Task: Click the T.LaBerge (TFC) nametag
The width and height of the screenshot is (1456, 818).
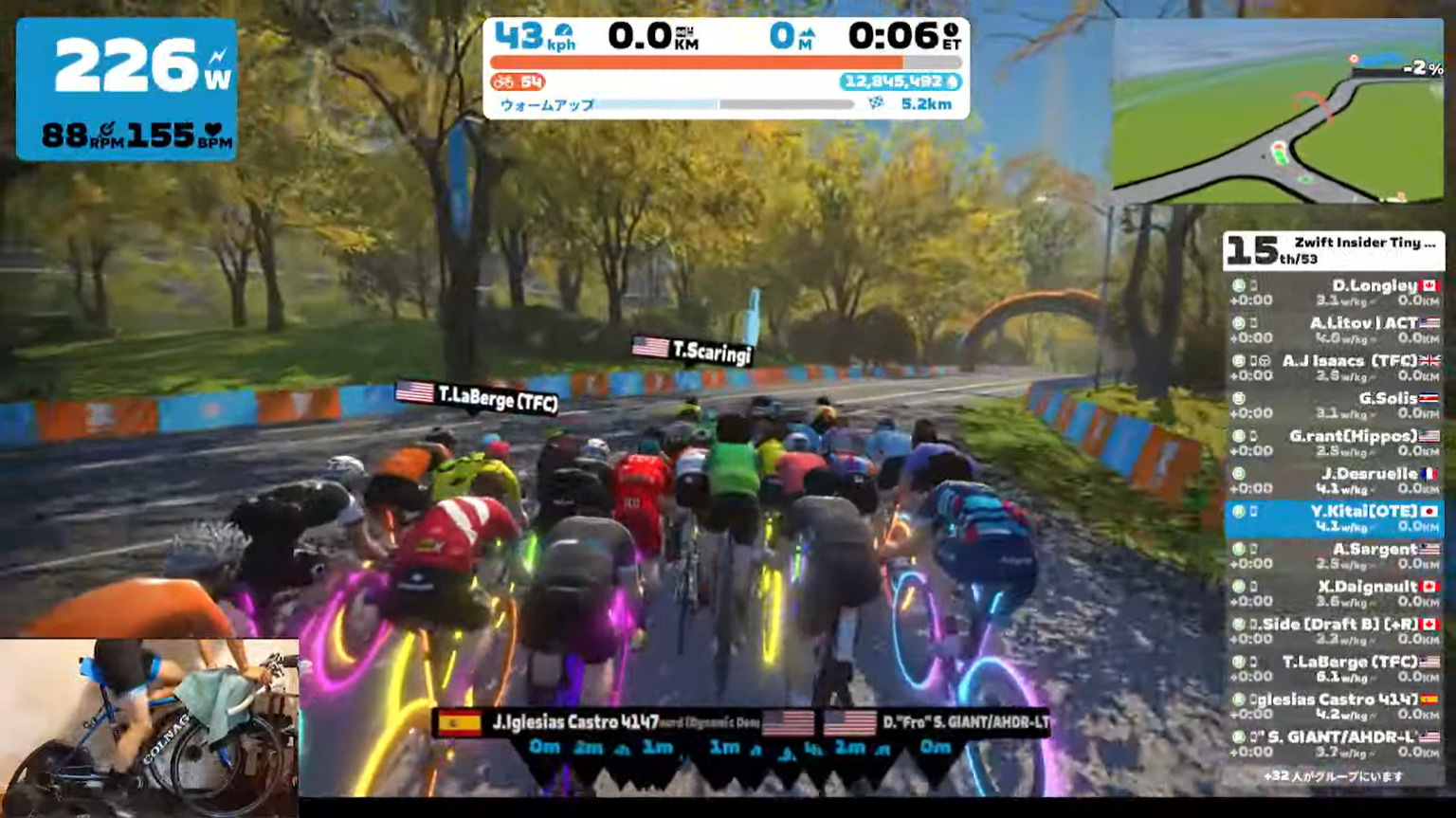Action: [x=478, y=399]
